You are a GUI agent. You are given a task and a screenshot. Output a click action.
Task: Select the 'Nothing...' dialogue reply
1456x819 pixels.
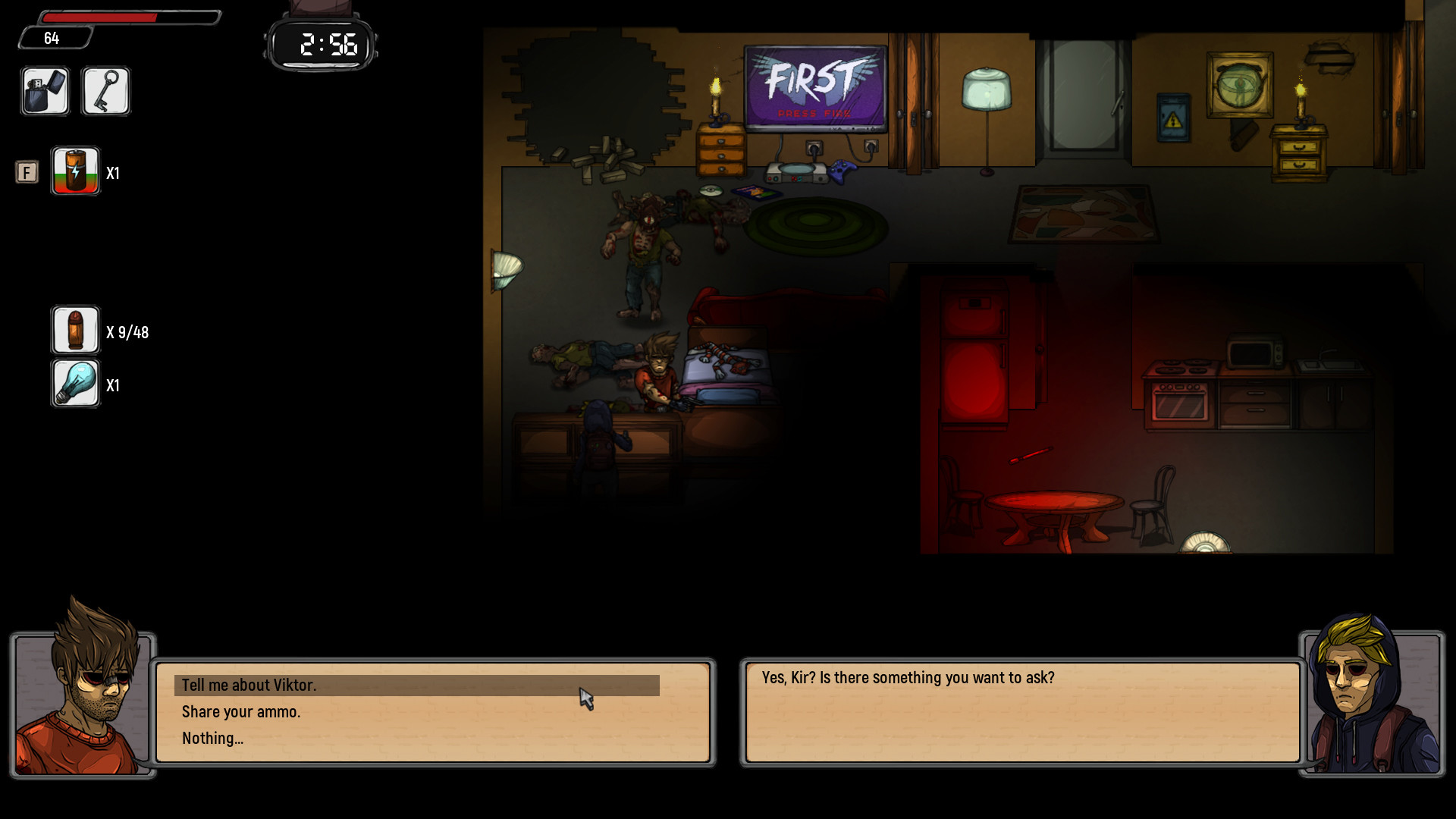pos(213,738)
